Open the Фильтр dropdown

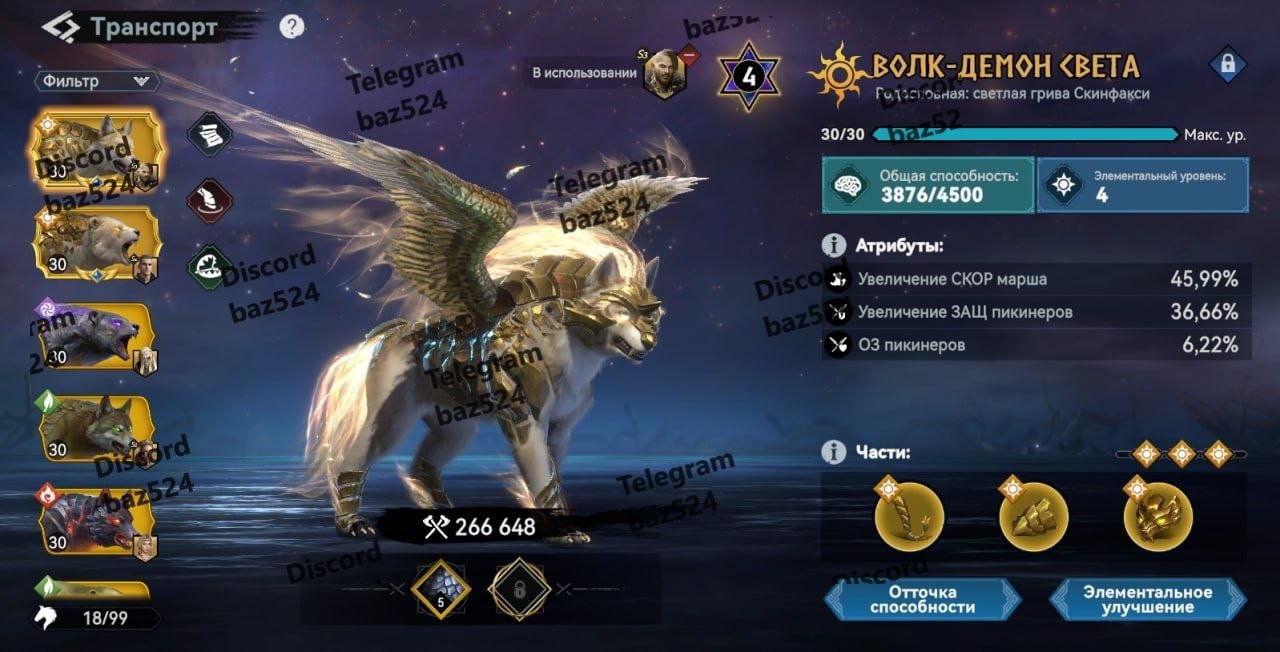click(97, 81)
